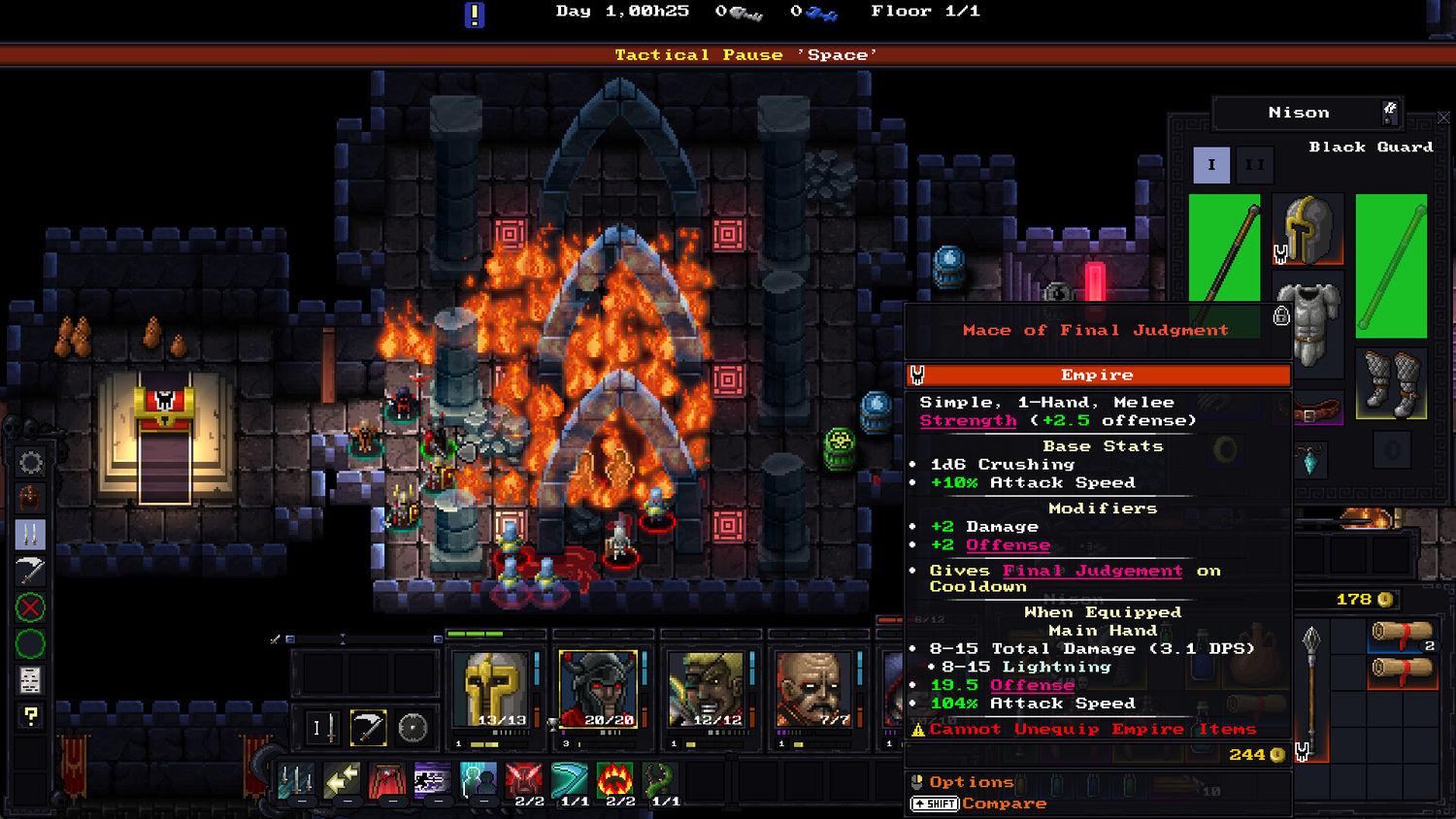The height and width of the screenshot is (819, 1456).
Task: Toggle the red X circle icon
Action: (30, 608)
